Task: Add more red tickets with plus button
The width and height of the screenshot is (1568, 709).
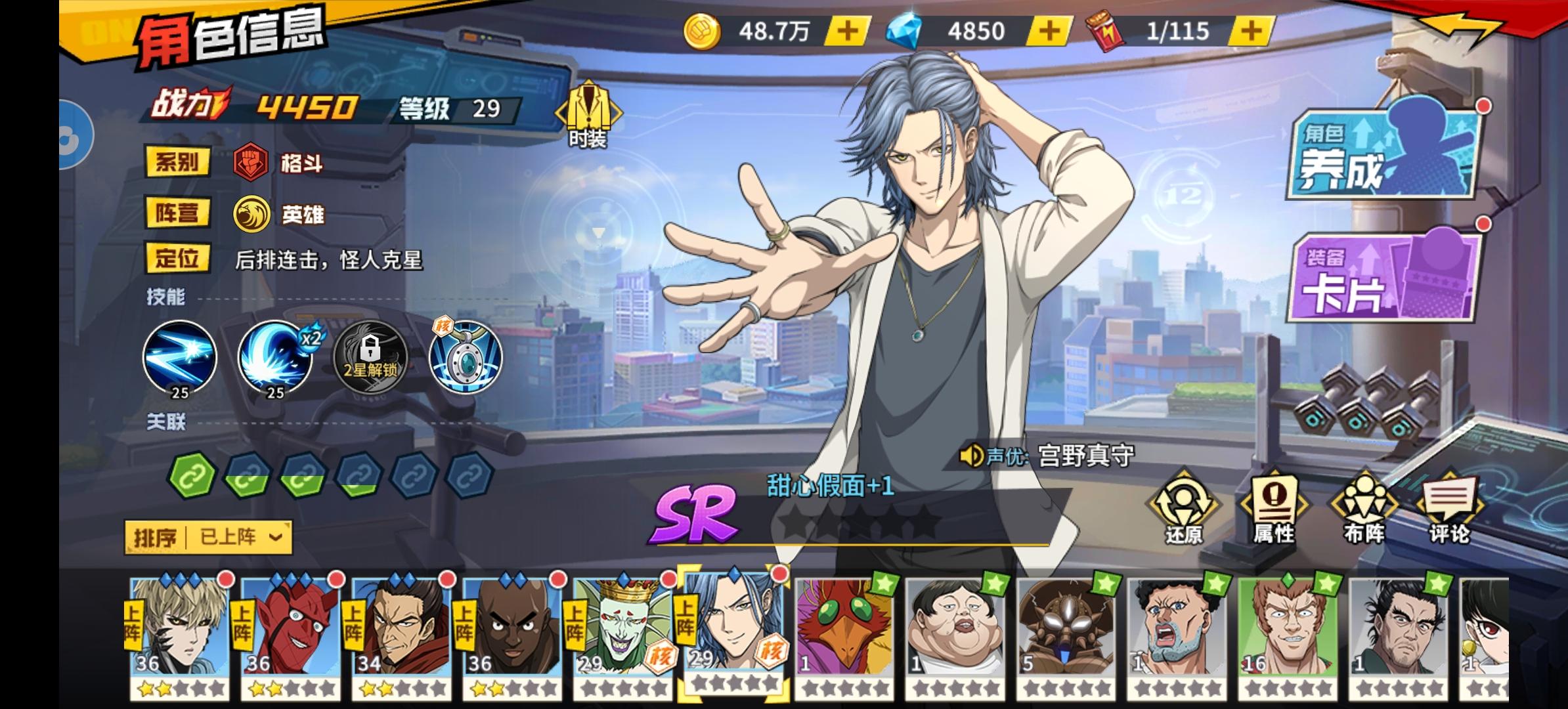Action: [1252, 31]
